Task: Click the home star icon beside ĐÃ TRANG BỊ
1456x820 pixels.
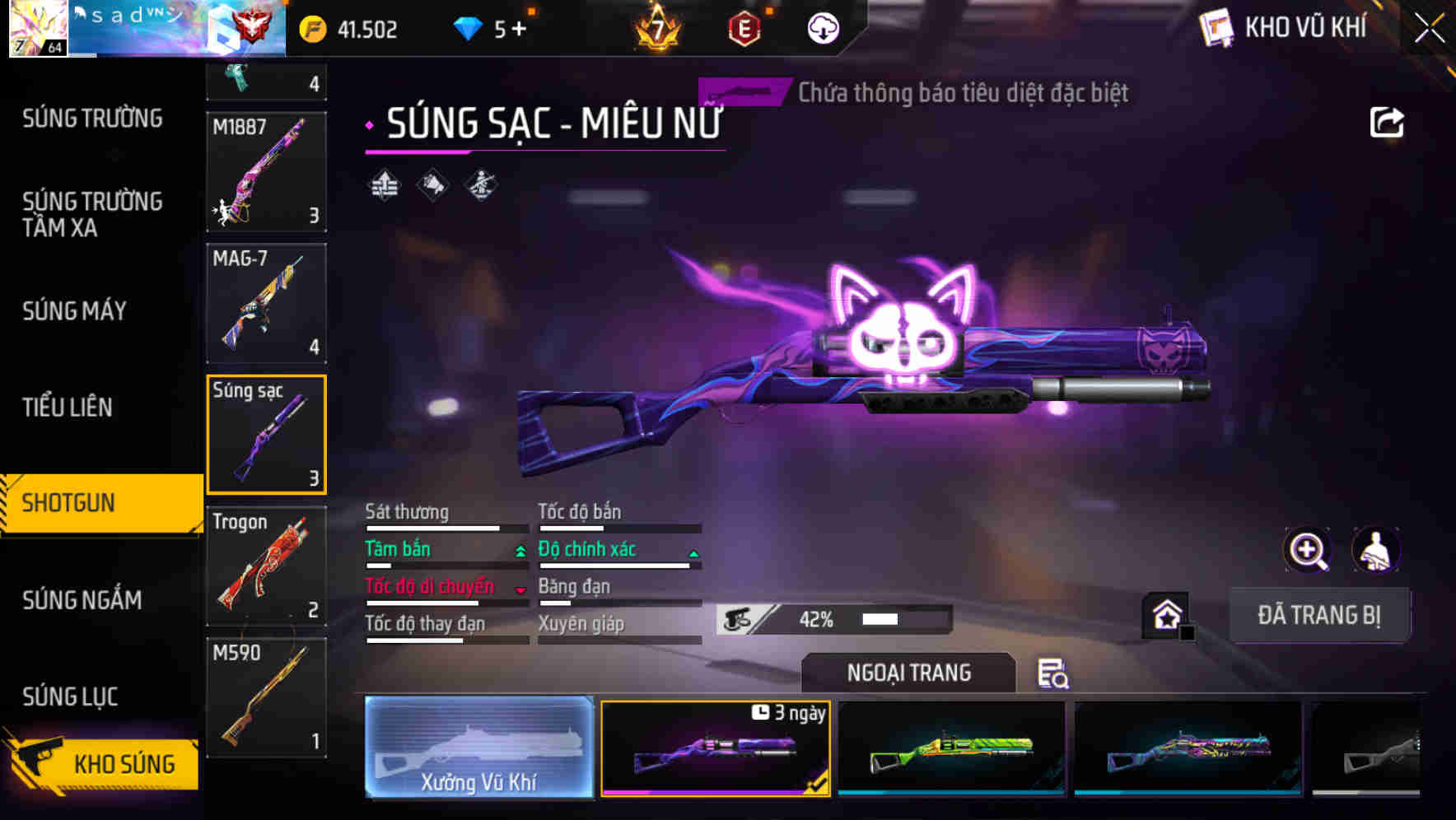Action: tap(1168, 613)
